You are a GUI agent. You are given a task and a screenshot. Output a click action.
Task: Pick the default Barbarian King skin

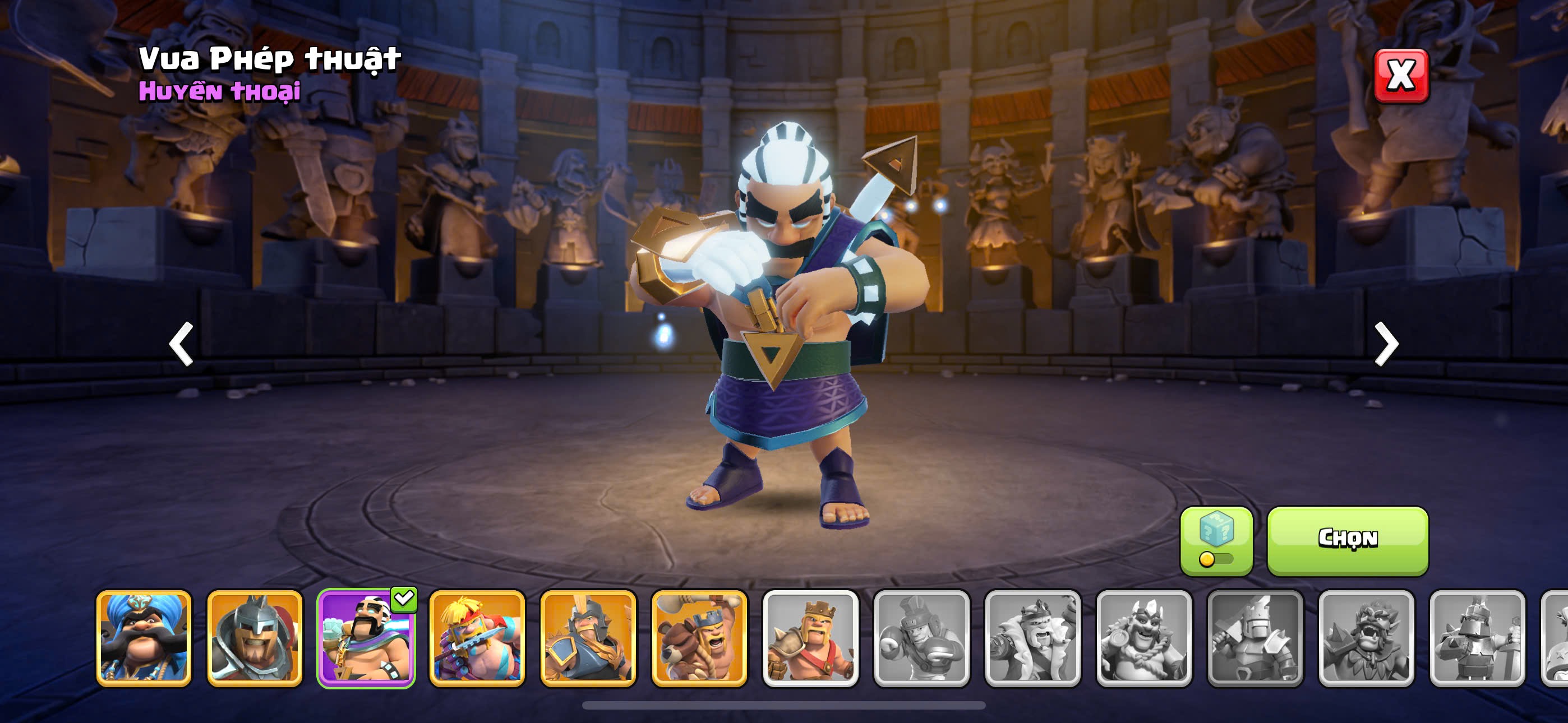810,638
